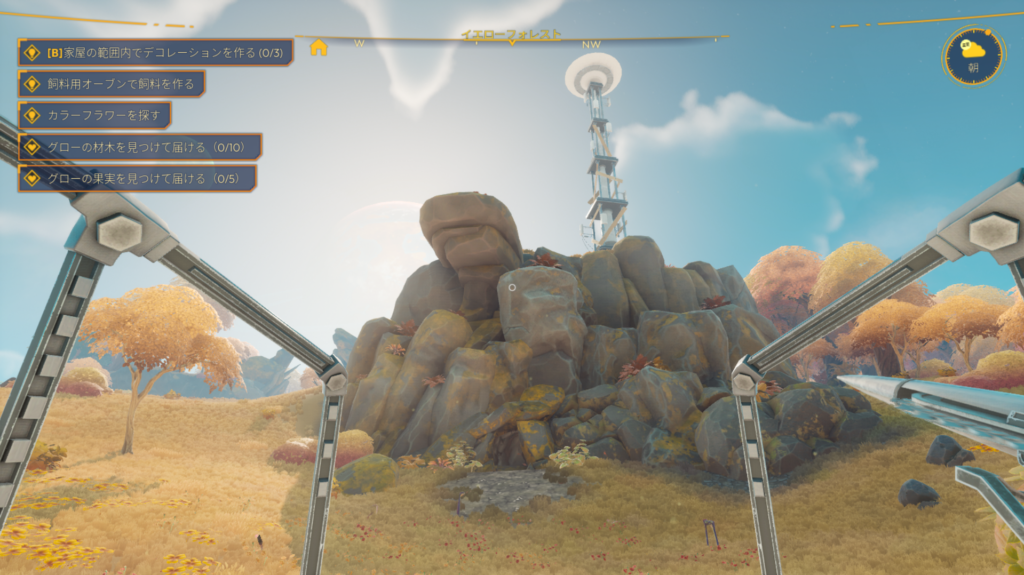Open the 飼料用オーブンで飼料を作る objective
The image size is (1024, 575).
(112, 84)
